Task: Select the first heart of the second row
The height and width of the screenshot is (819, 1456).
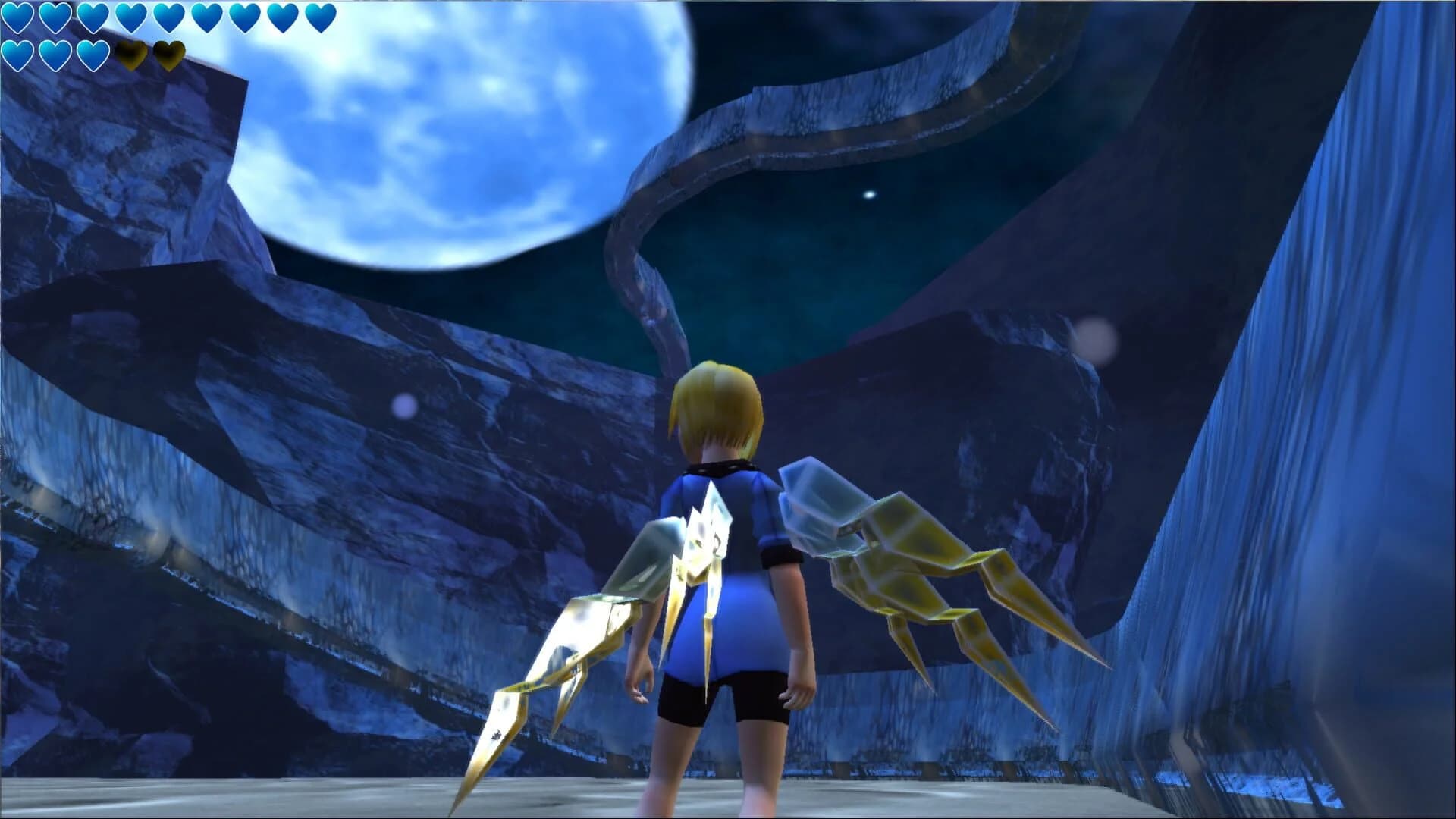Action: [x=17, y=55]
